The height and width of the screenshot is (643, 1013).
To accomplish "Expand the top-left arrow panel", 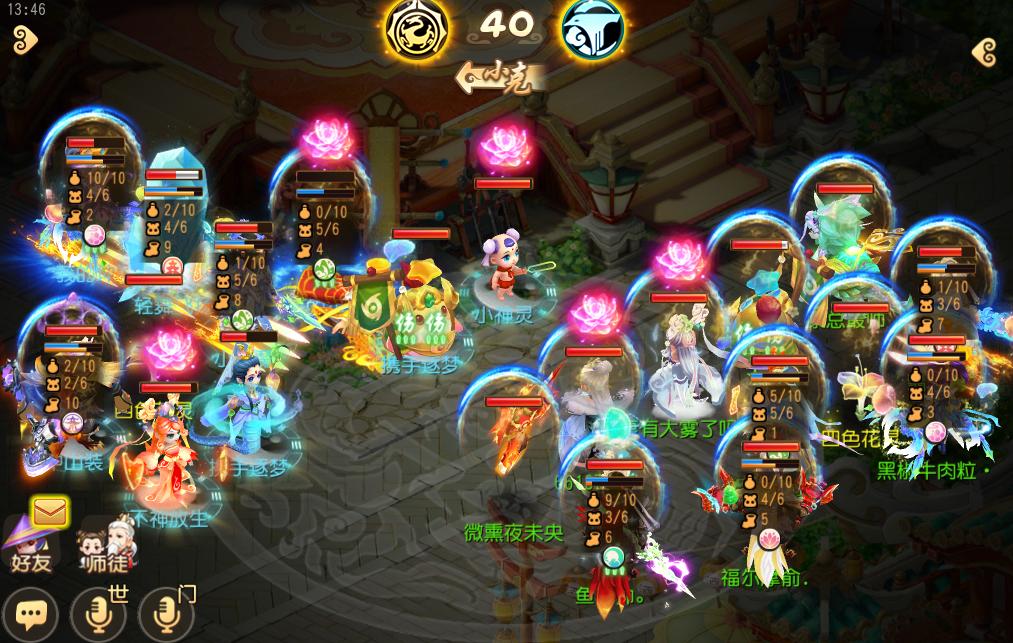I will click(24, 40).
